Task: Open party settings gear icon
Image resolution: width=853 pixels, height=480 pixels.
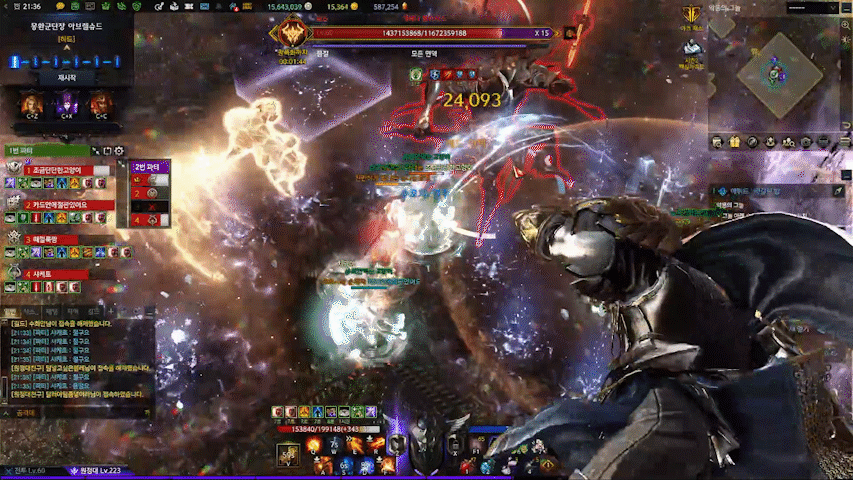Action: [x=119, y=151]
